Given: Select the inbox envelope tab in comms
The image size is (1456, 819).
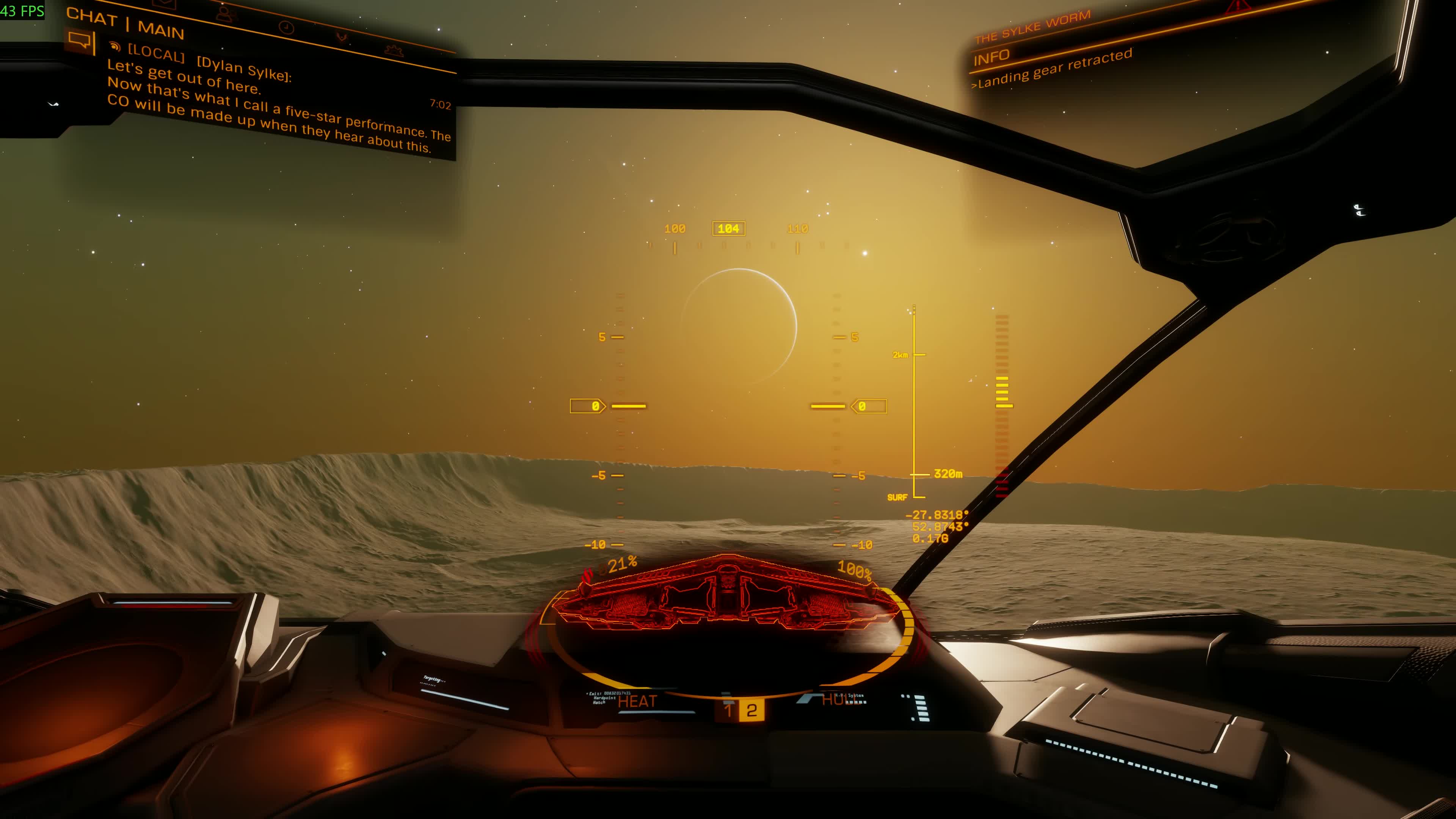Looking at the screenshot, I should (164, 3).
